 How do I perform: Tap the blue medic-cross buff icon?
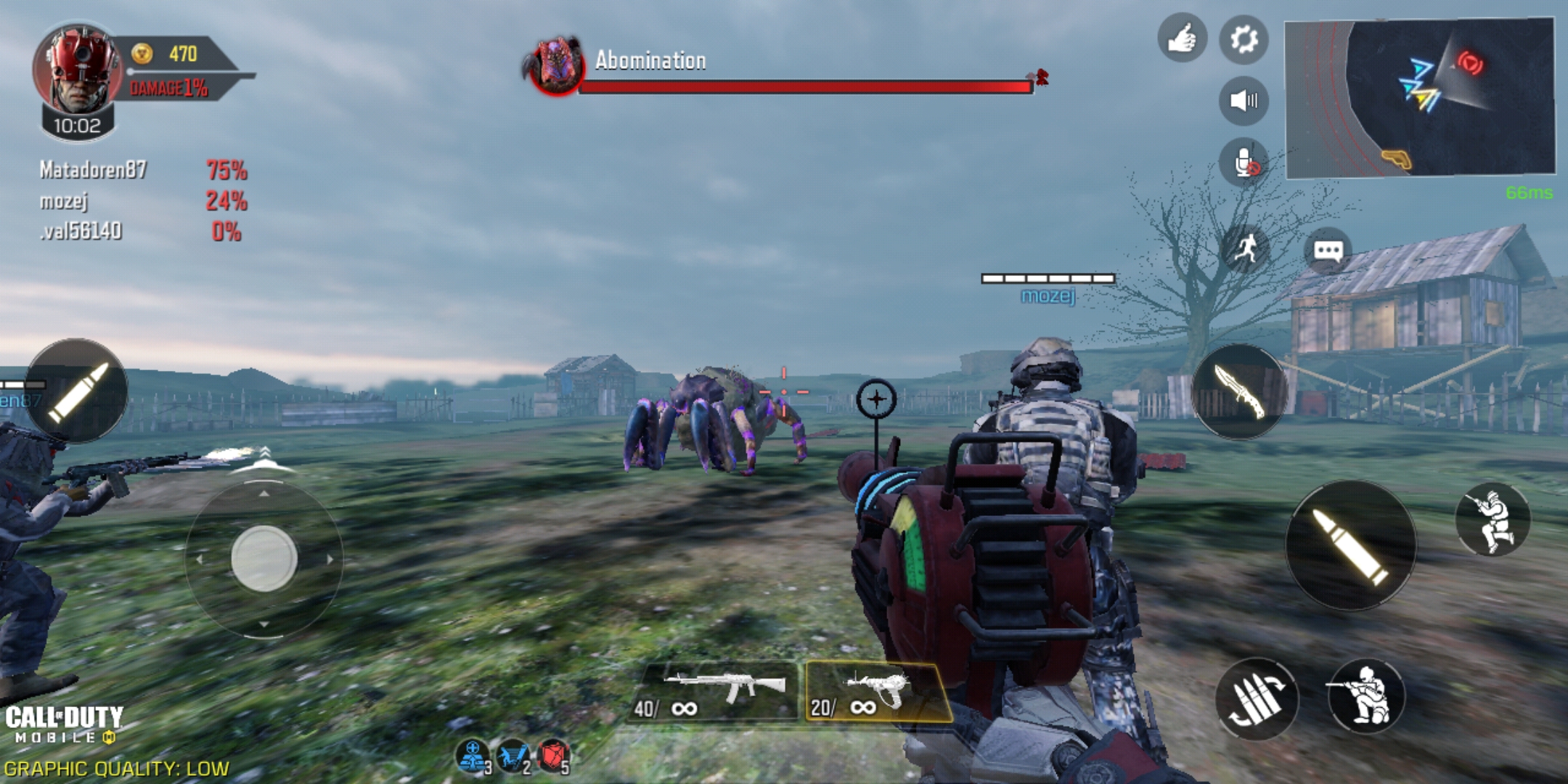coord(473,756)
